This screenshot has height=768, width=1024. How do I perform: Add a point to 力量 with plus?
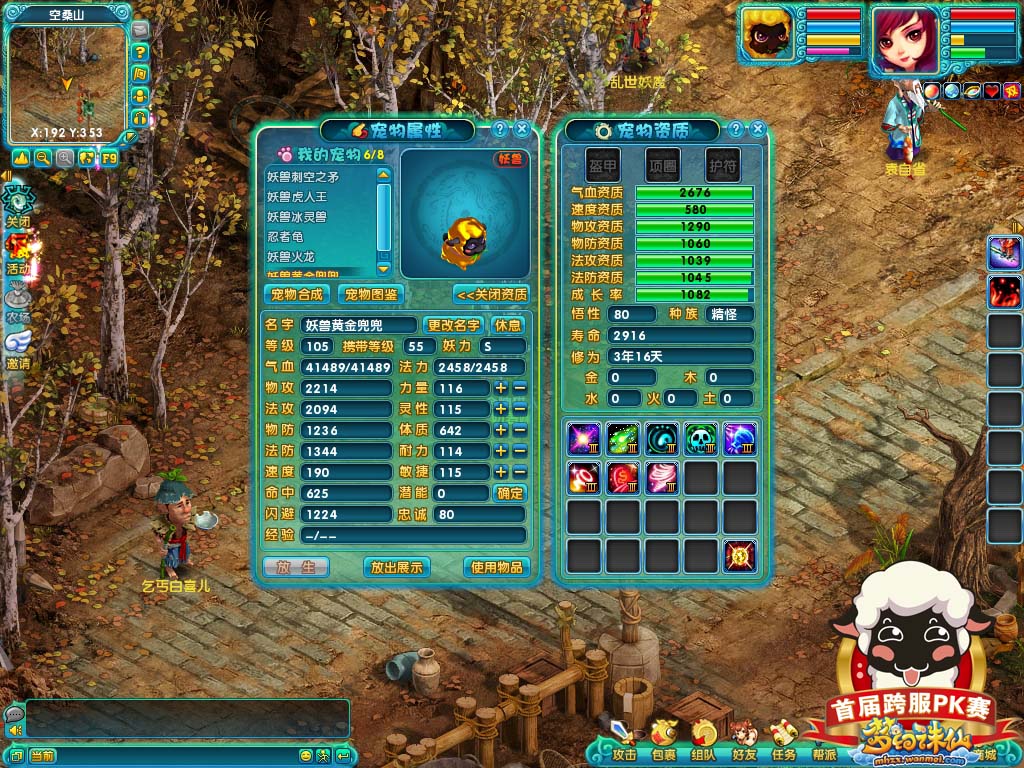(501, 388)
